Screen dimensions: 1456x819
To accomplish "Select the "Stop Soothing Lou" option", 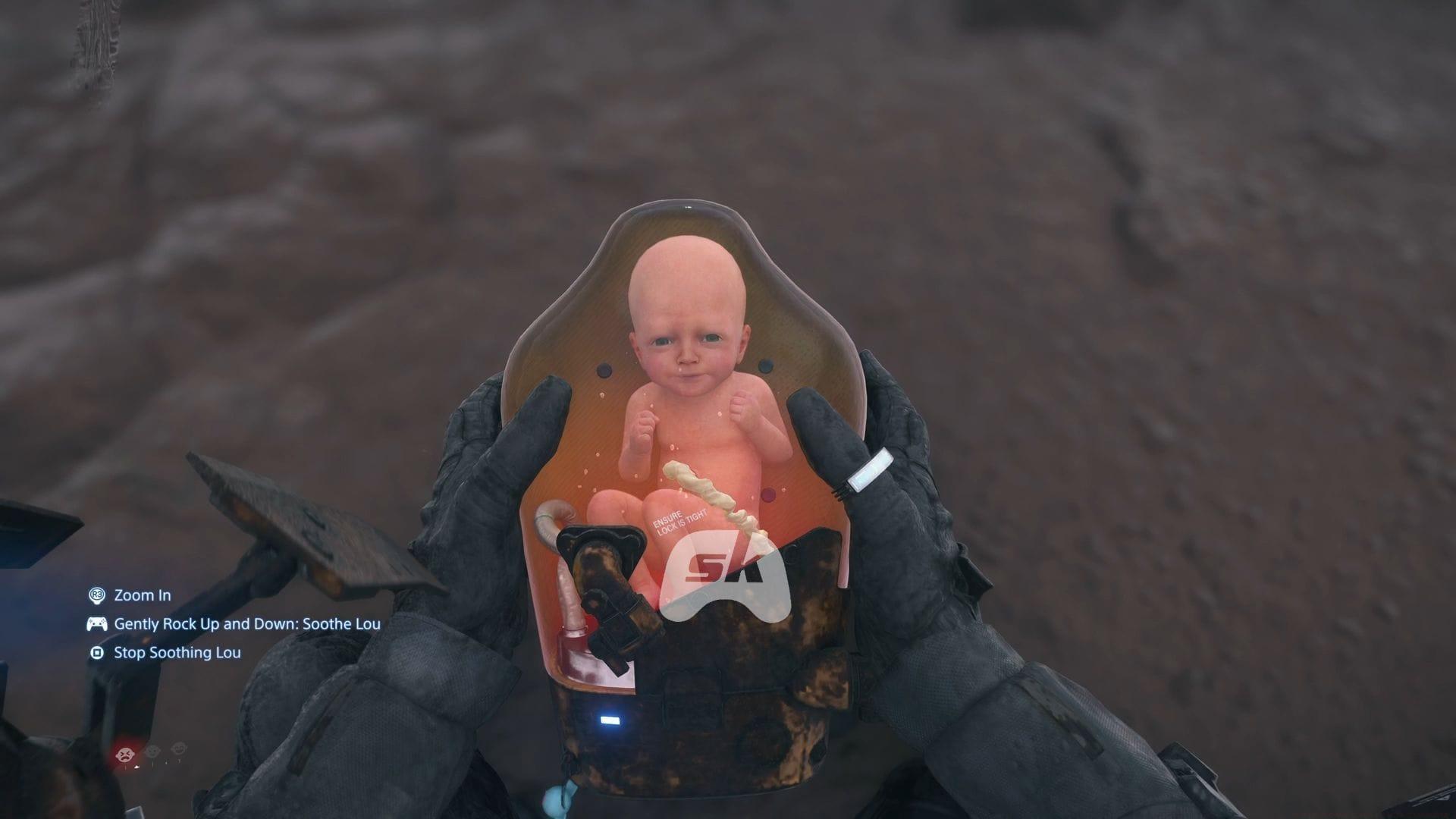I will click(x=177, y=651).
